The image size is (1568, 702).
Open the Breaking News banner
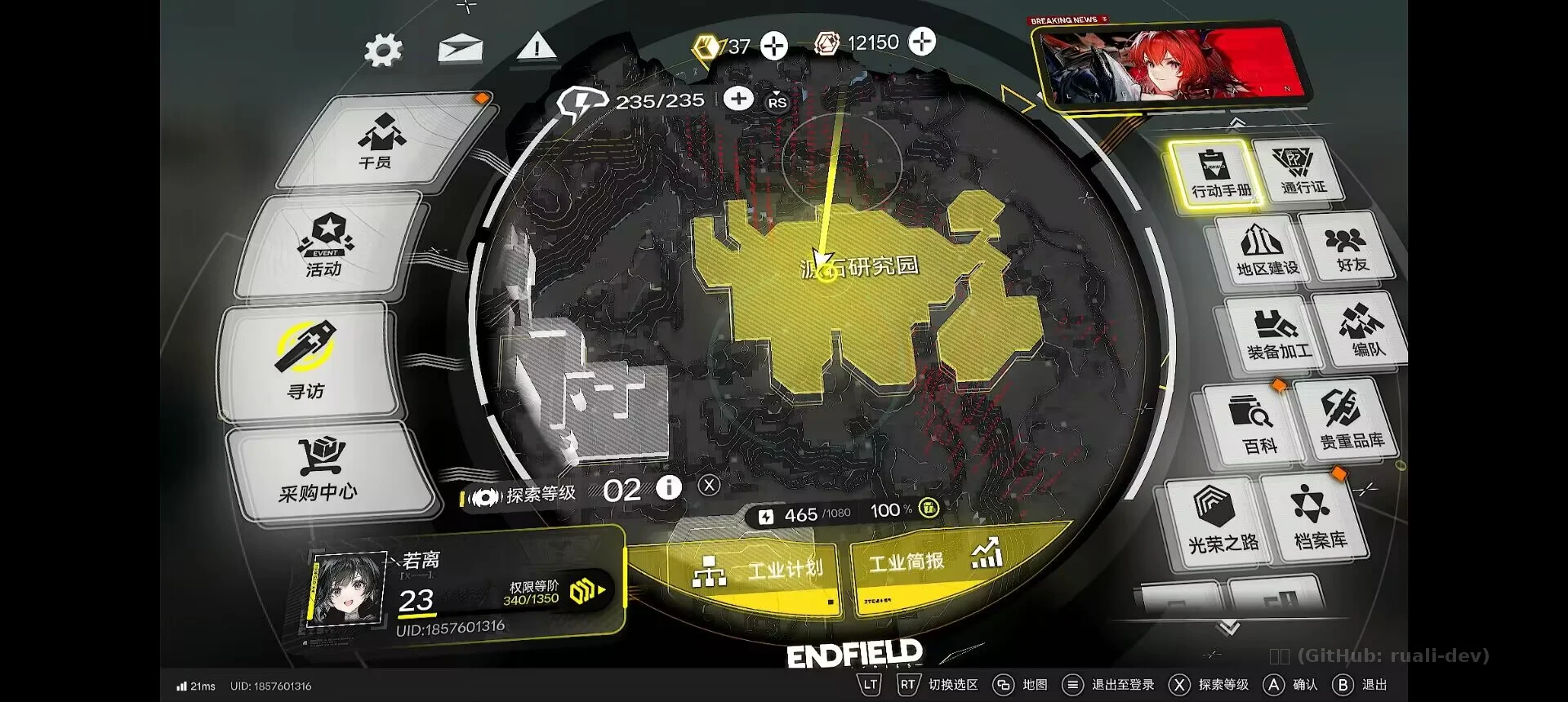(1168, 65)
